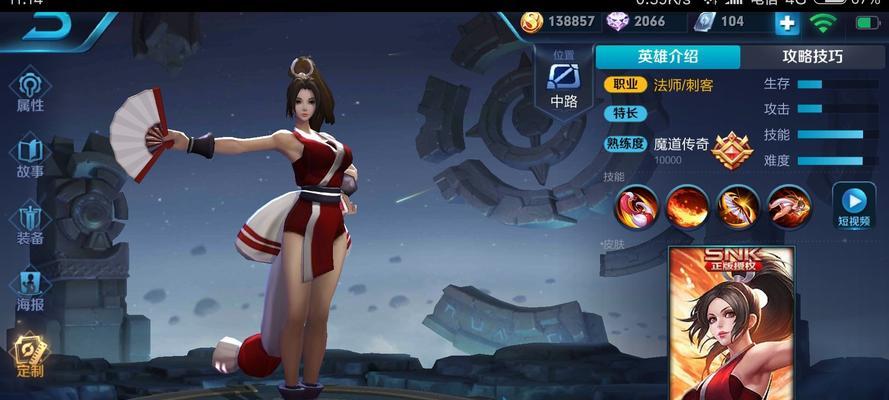Open the 属性 attributes panel
Viewport: 889px width, 400px height.
[x=30, y=89]
